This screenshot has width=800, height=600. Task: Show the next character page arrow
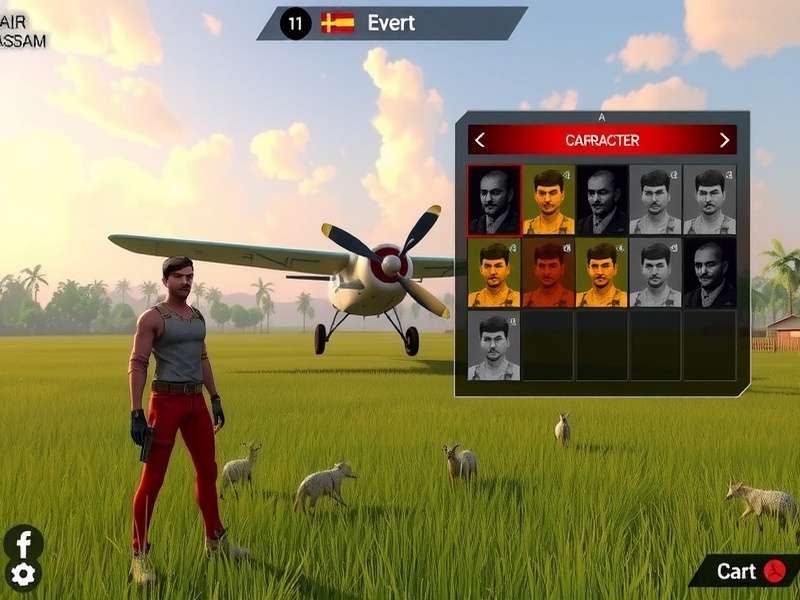point(724,140)
